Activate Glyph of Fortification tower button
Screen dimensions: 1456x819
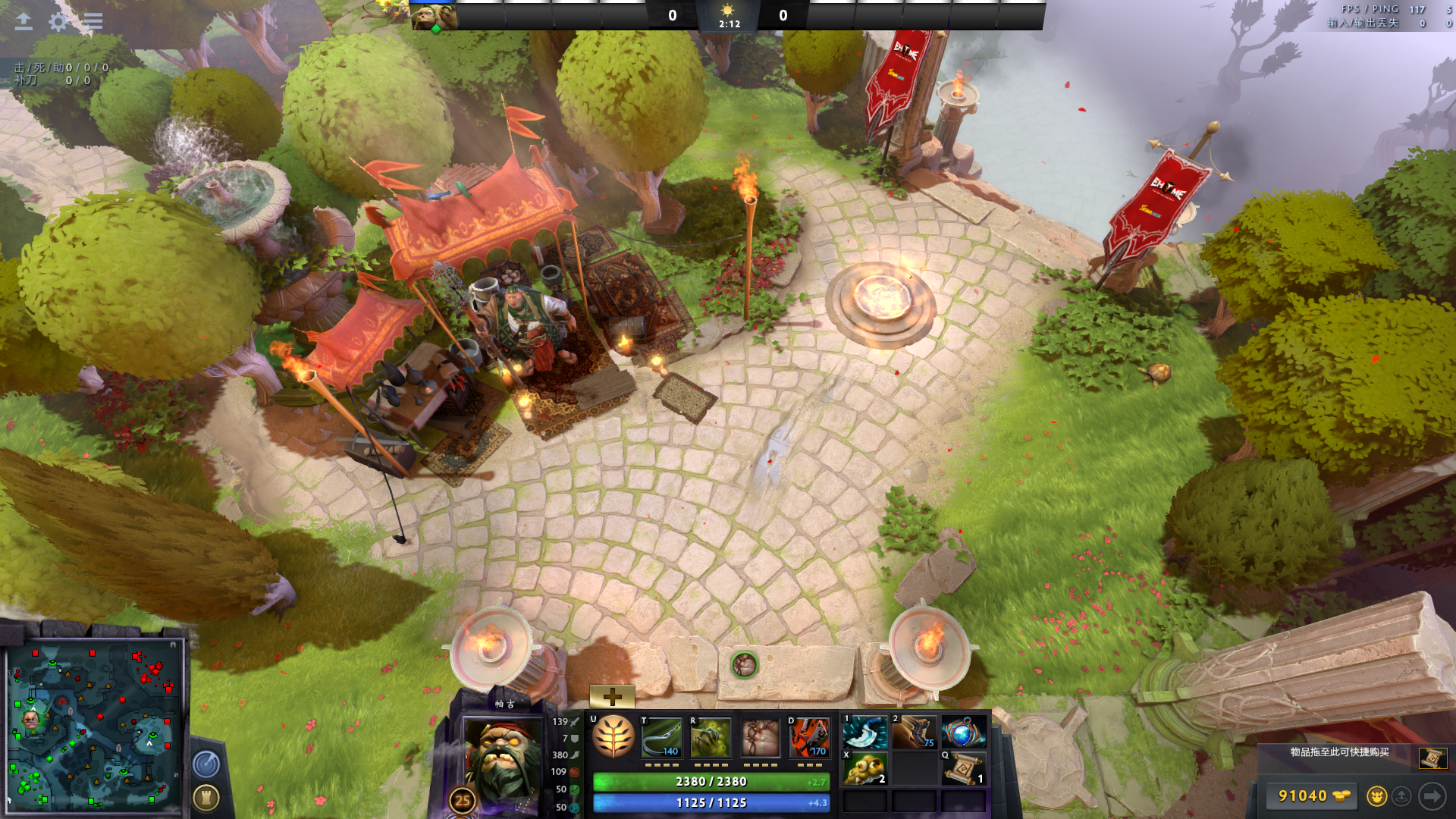coord(206,797)
